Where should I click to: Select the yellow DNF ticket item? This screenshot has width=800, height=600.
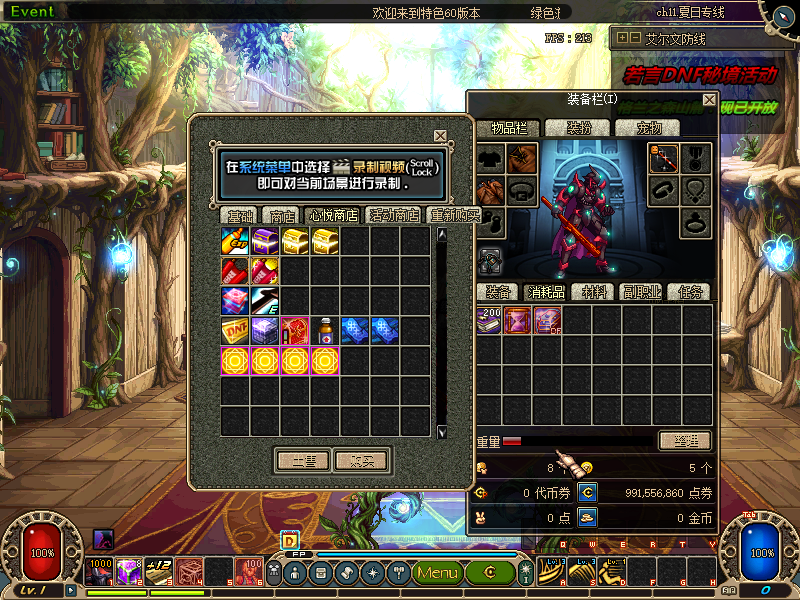tap(235, 331)
